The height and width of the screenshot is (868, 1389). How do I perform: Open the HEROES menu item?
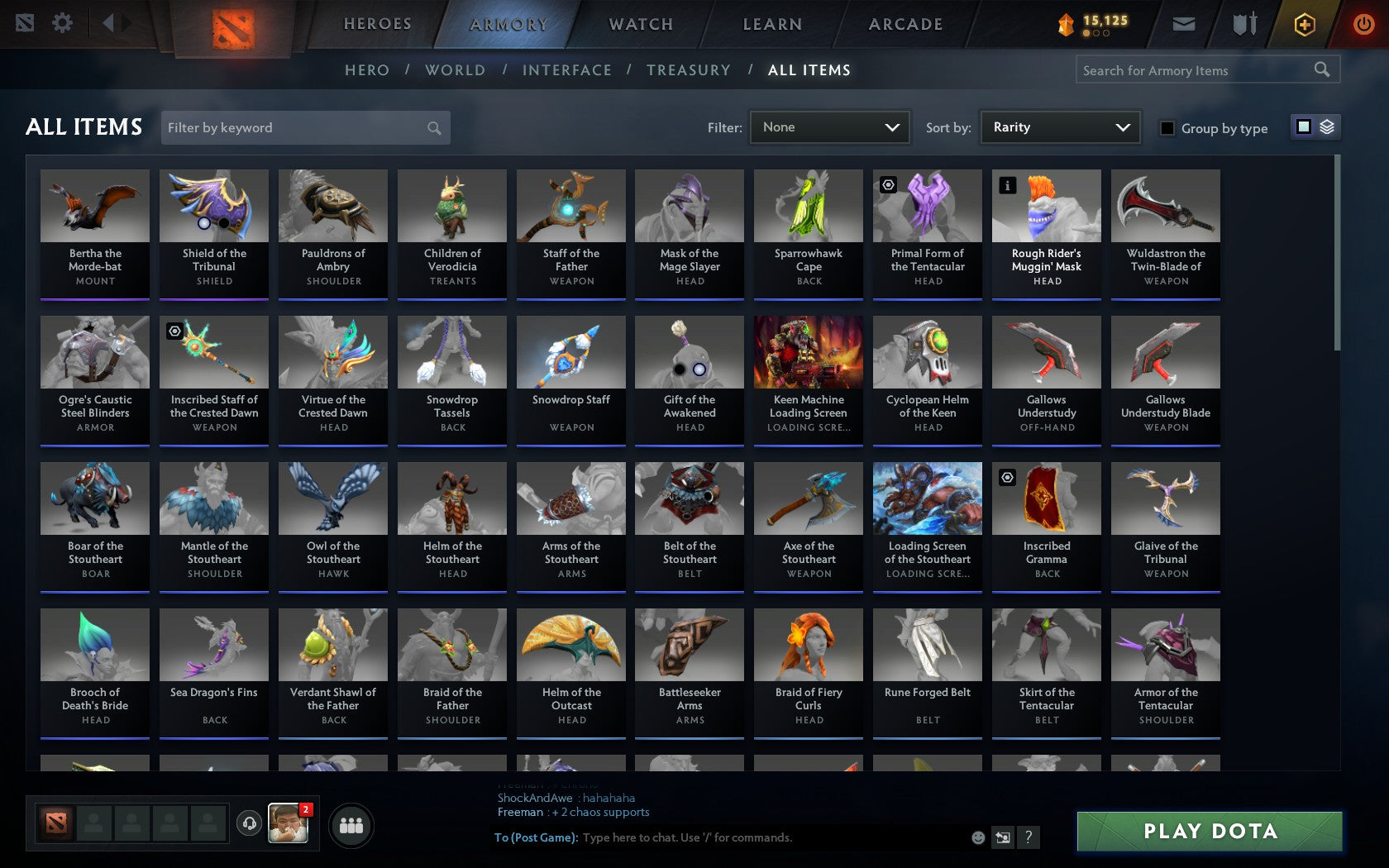click(x=377, y=24)
